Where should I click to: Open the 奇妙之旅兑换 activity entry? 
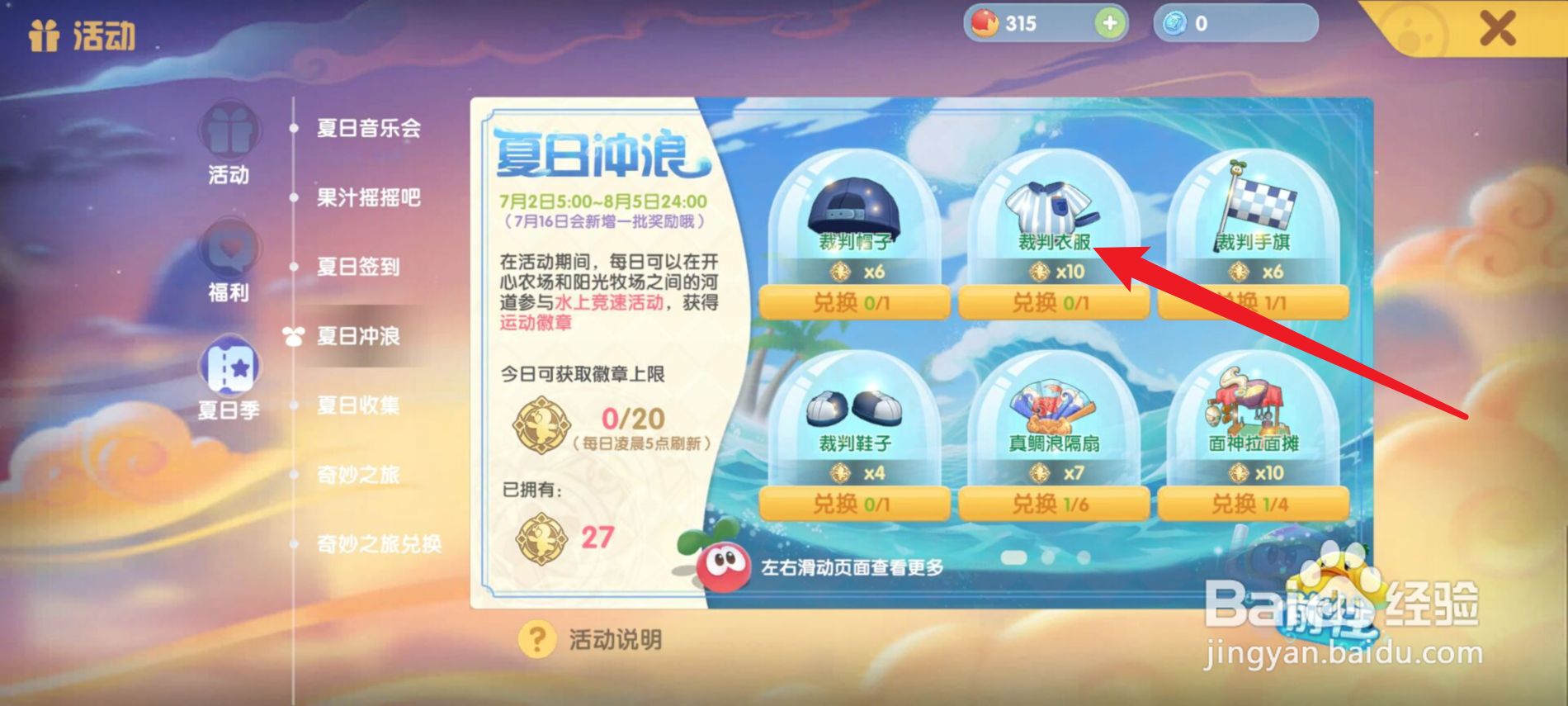(378, 545)
